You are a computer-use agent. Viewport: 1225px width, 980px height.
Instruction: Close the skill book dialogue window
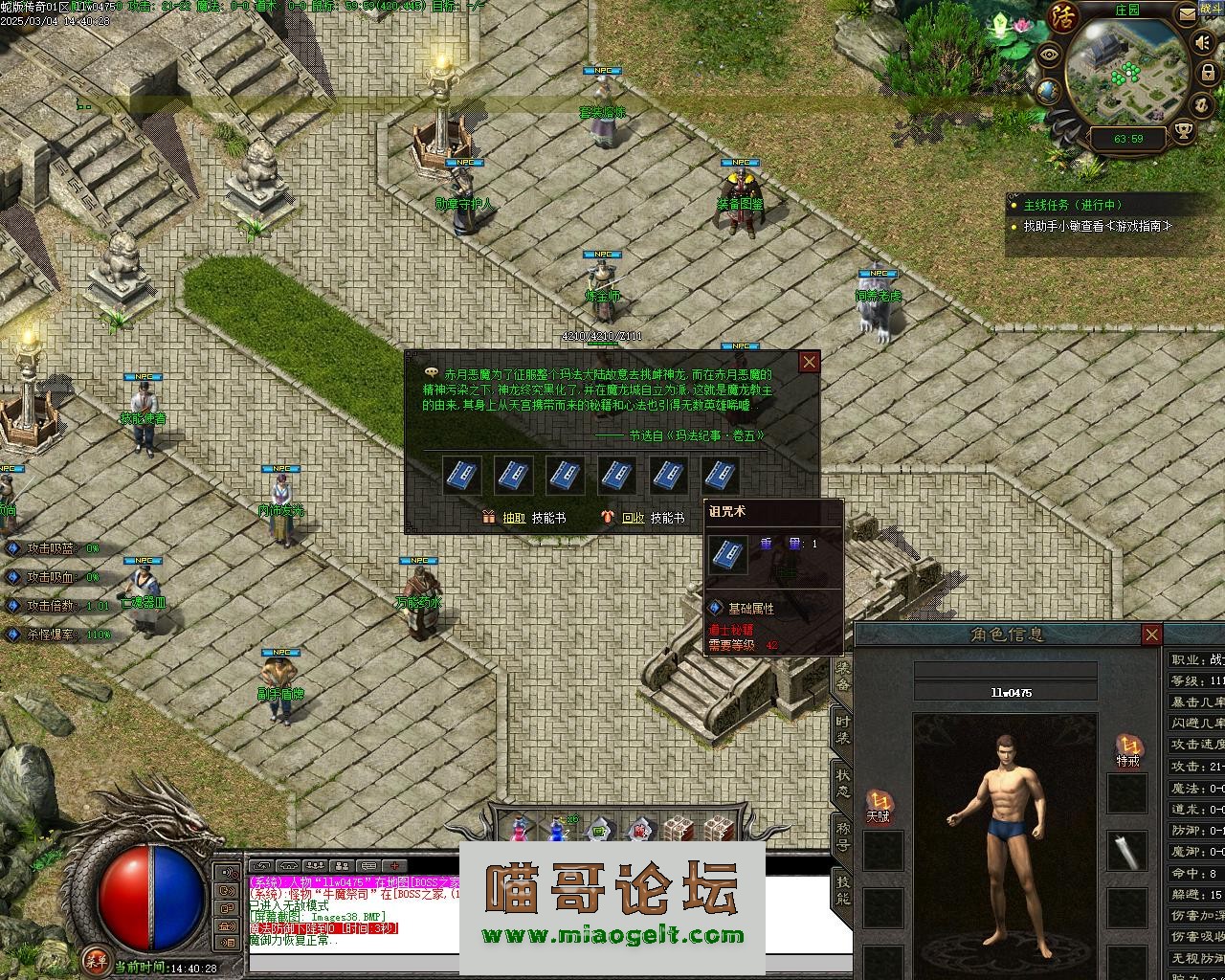[810, 362]
